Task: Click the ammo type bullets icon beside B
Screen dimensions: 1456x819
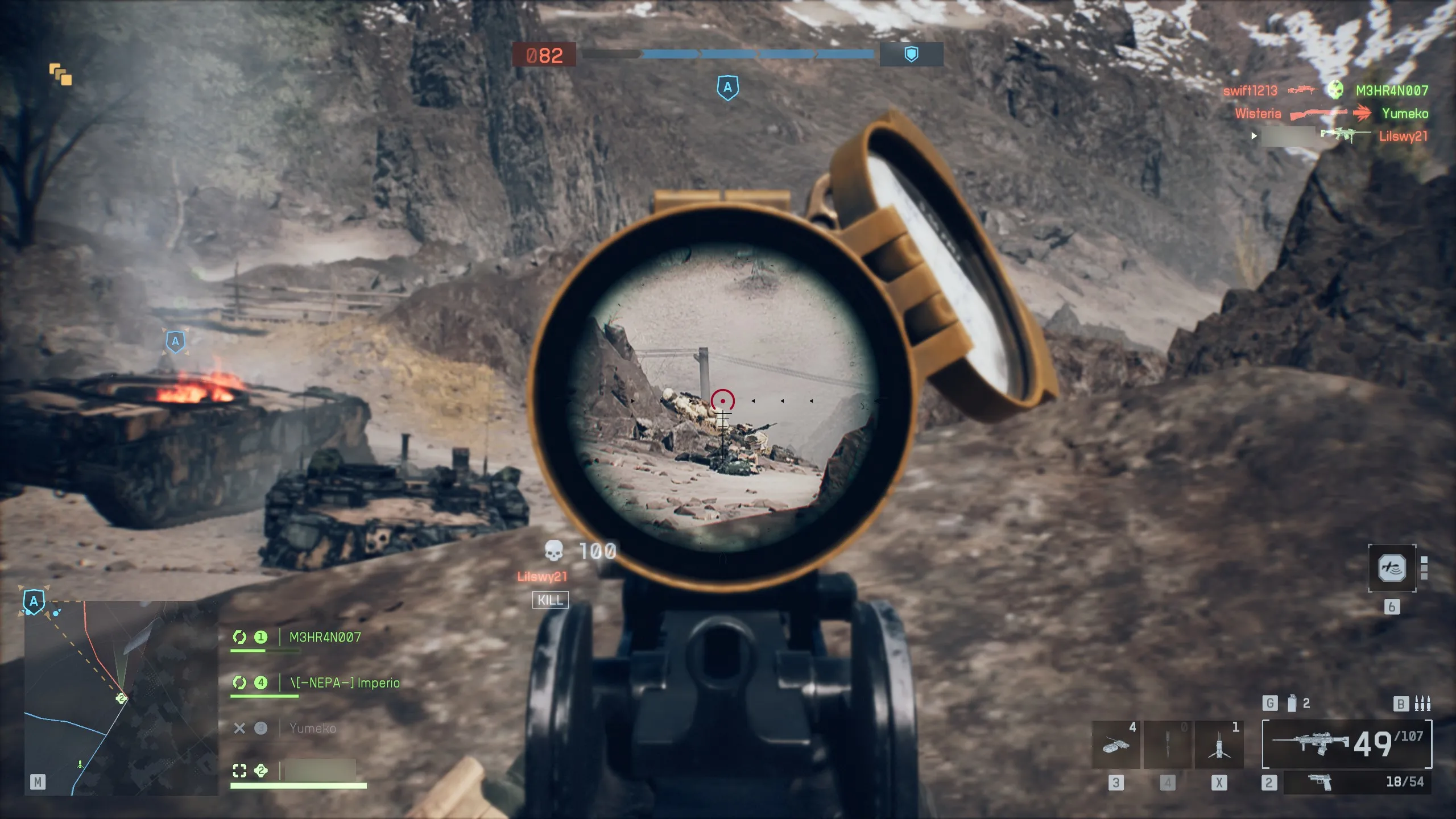Action: pos(1423,702)
